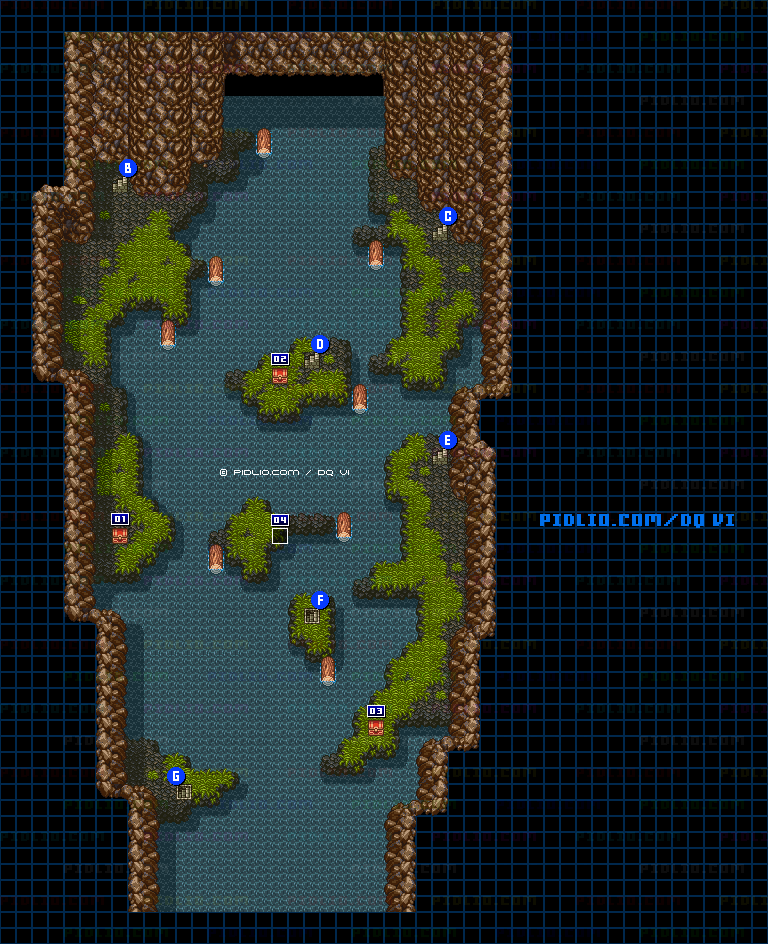Select treasure label 01
The image size is (768, 944).
(x=120, y=519)
